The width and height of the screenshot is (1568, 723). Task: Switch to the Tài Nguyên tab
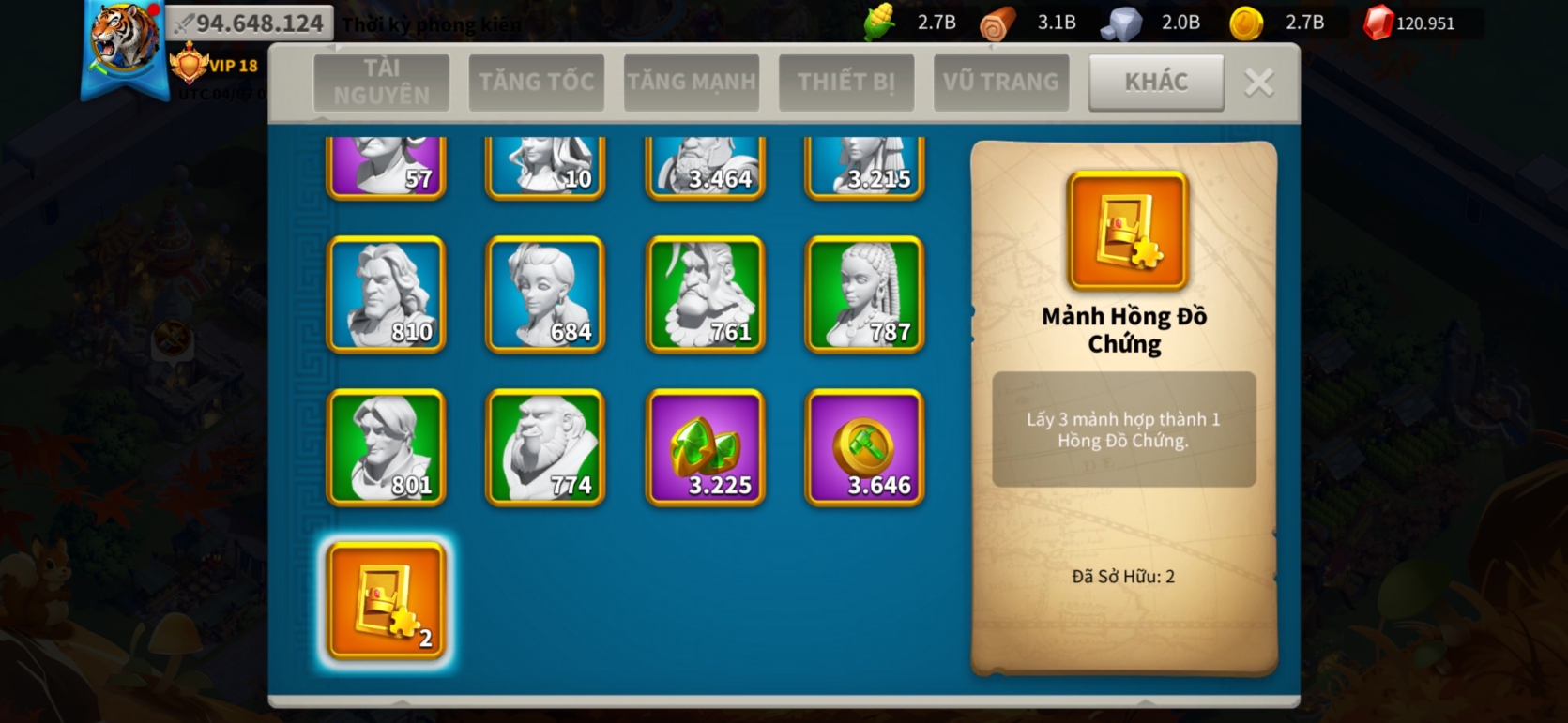pyautogui.click(x=381, y=83)
